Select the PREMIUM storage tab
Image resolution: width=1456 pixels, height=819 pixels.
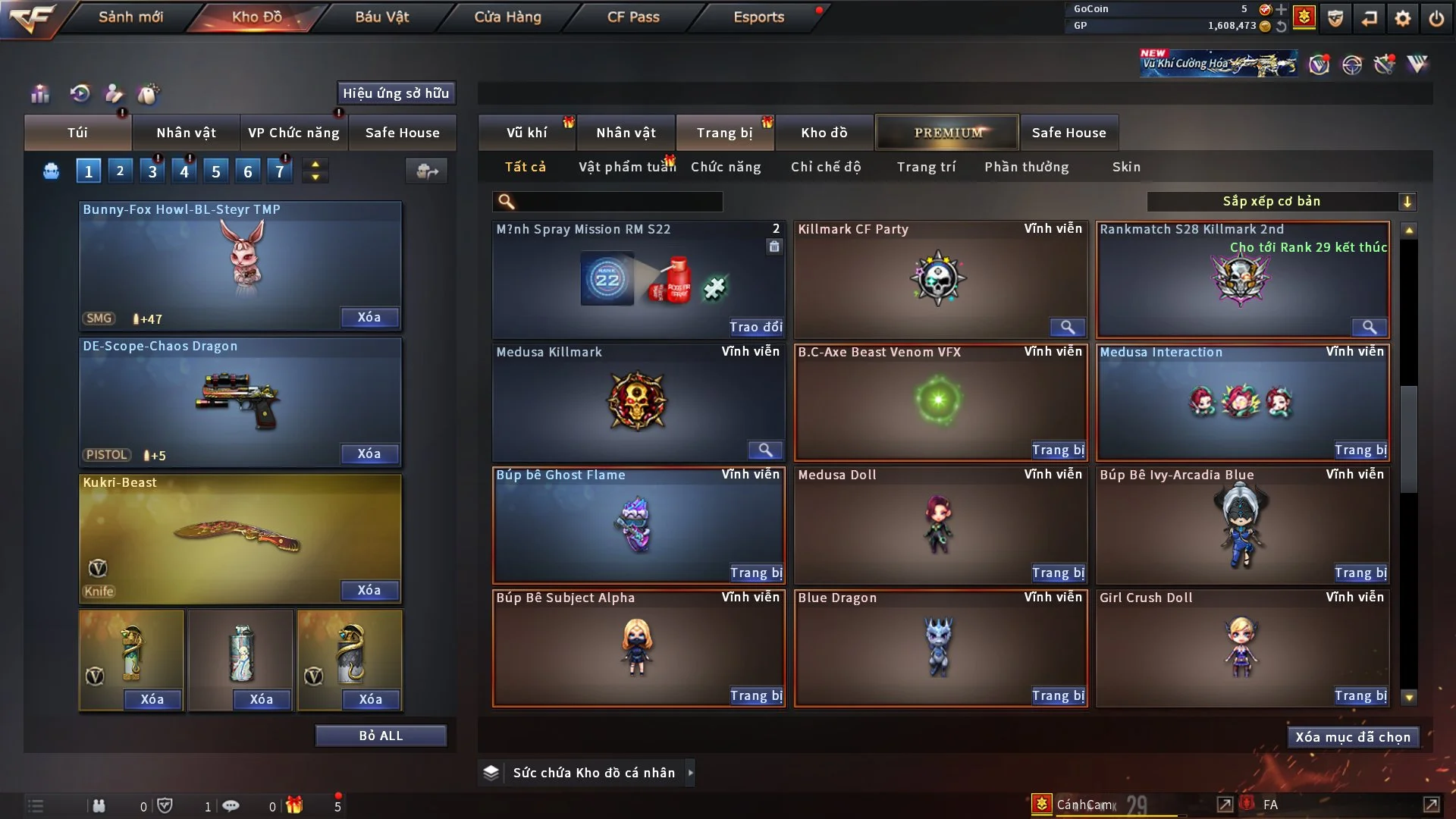(x=947, y=133)
